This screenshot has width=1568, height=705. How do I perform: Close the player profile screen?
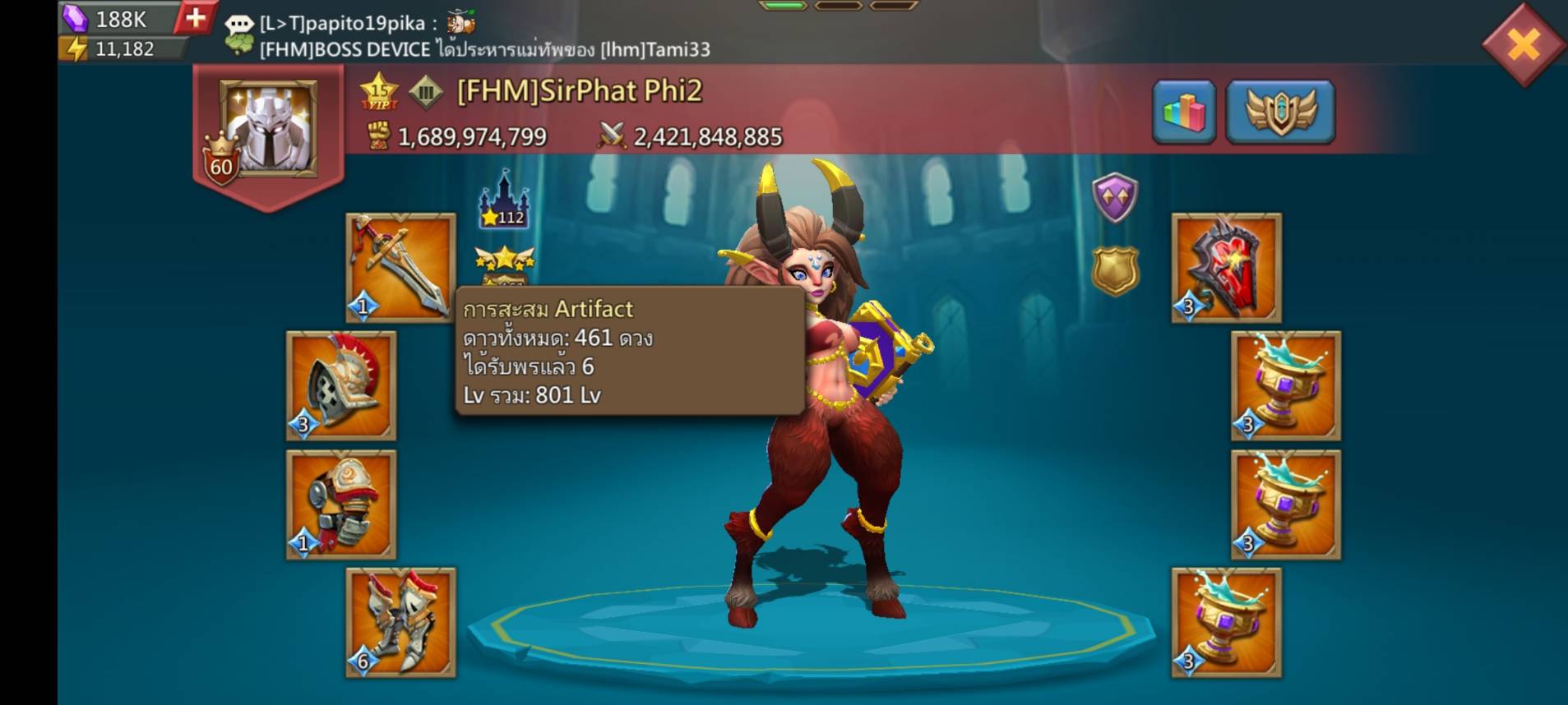tap(1523, 44)
